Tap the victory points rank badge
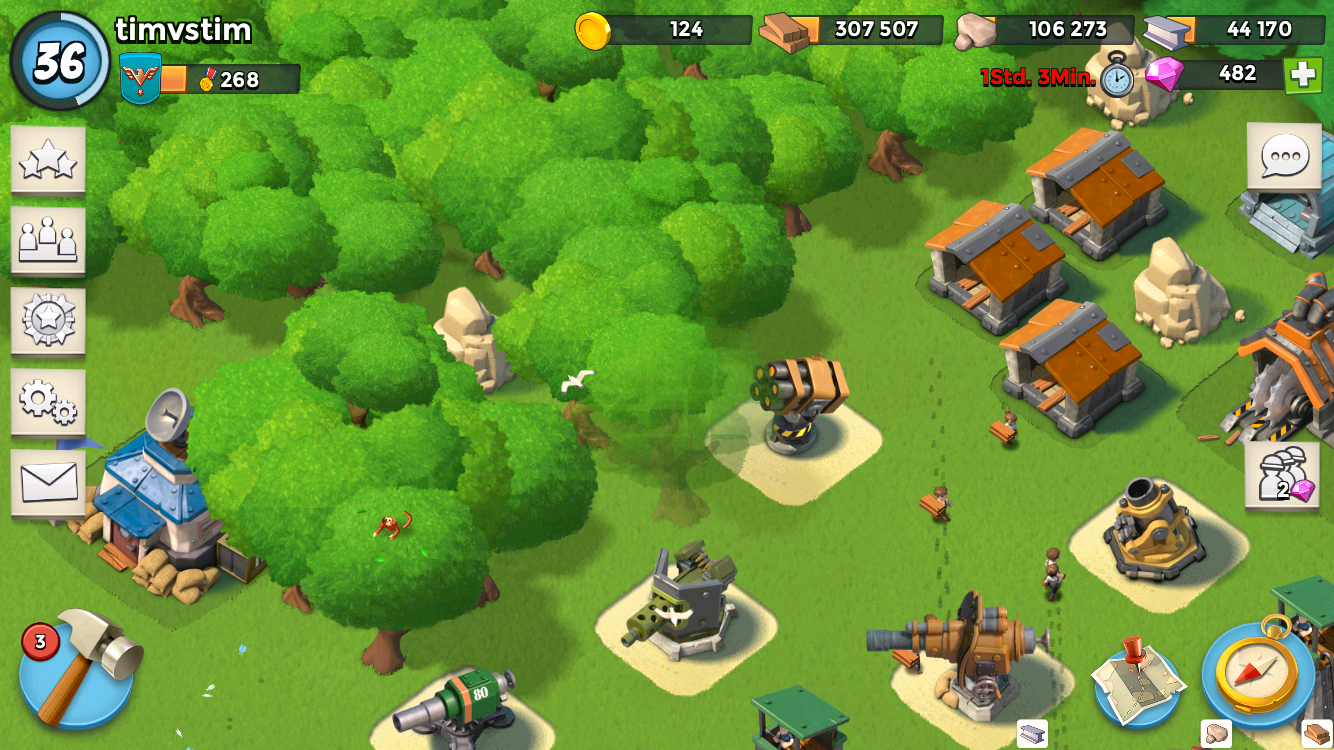 pyautogui.click(x=140, y=79)
